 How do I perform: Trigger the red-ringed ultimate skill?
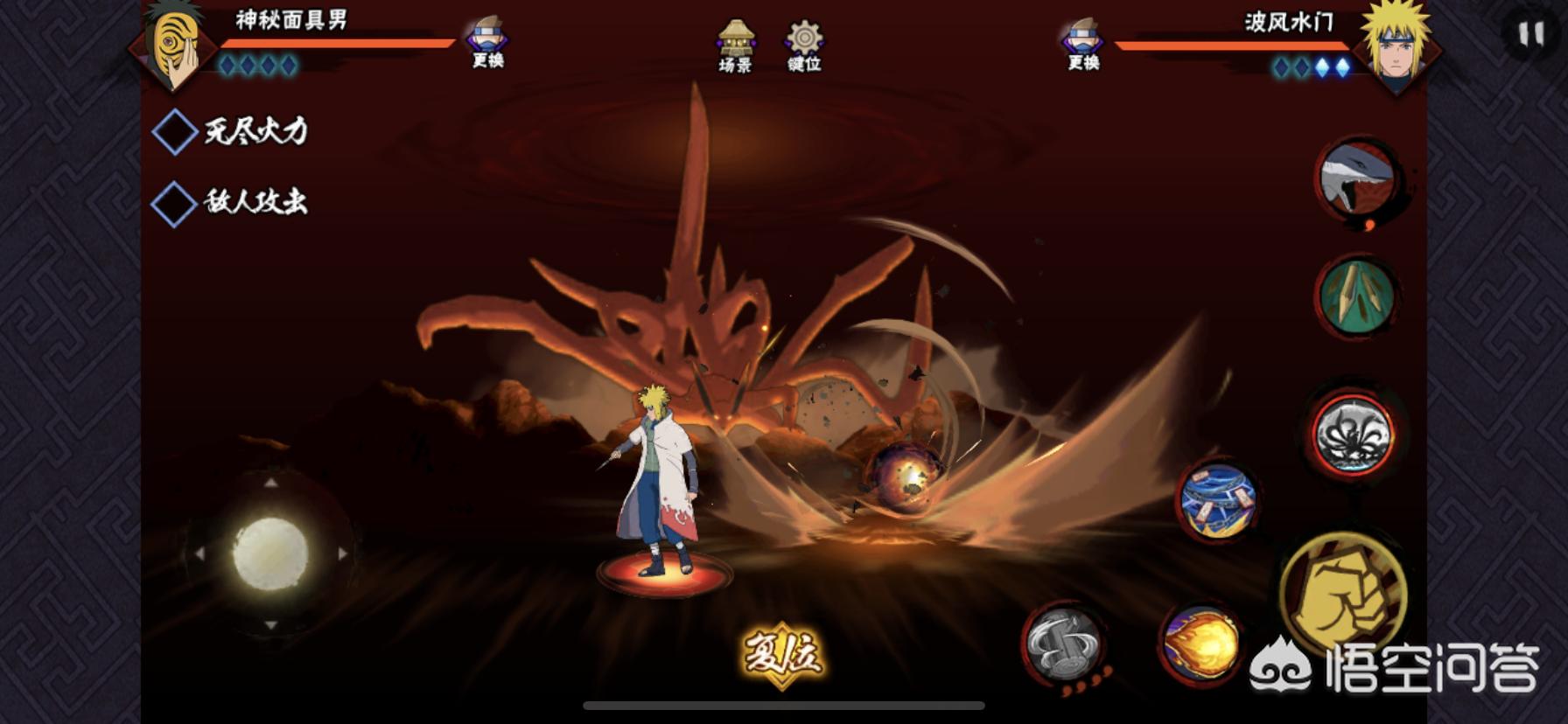1354,434
